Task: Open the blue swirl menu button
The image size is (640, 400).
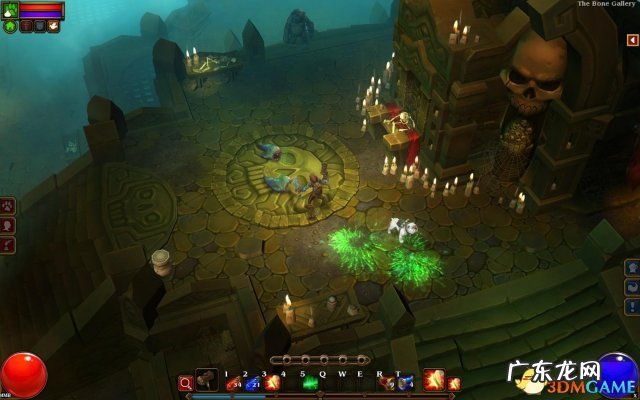Action: pos(631,287)
